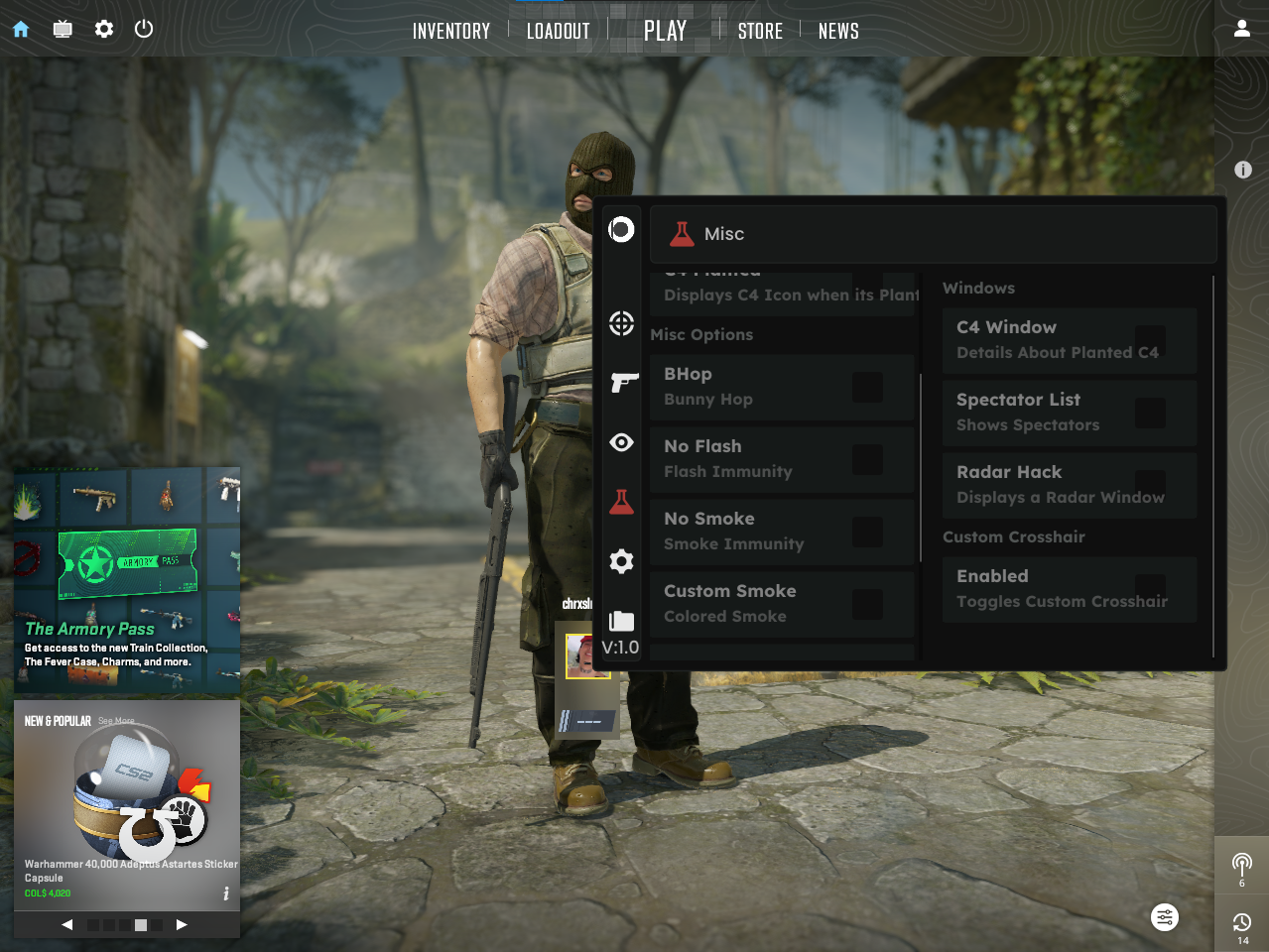Open the settings gear in top bar
Screen dimensions: 1269x952
coord(104,29)
